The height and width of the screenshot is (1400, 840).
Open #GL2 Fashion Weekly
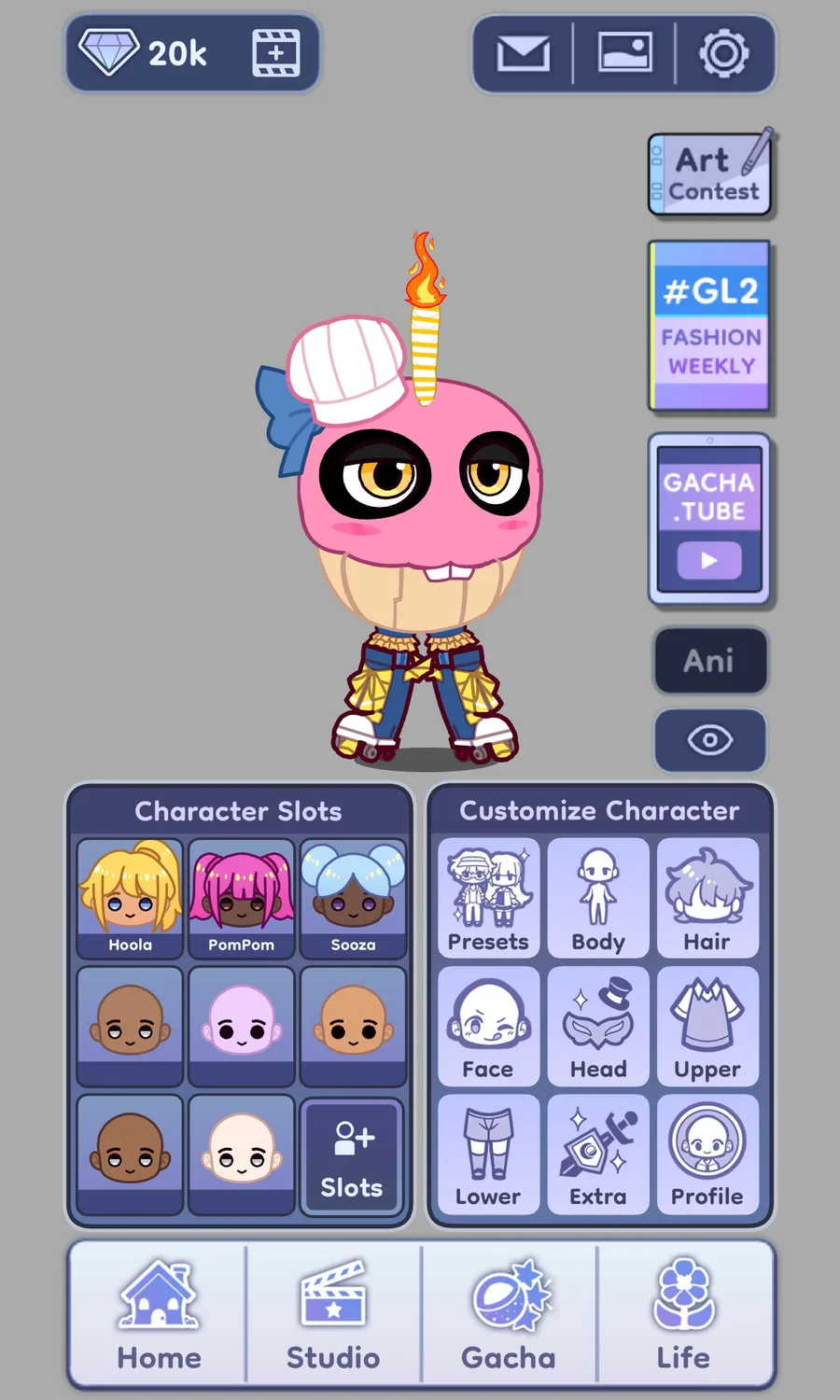710,326
